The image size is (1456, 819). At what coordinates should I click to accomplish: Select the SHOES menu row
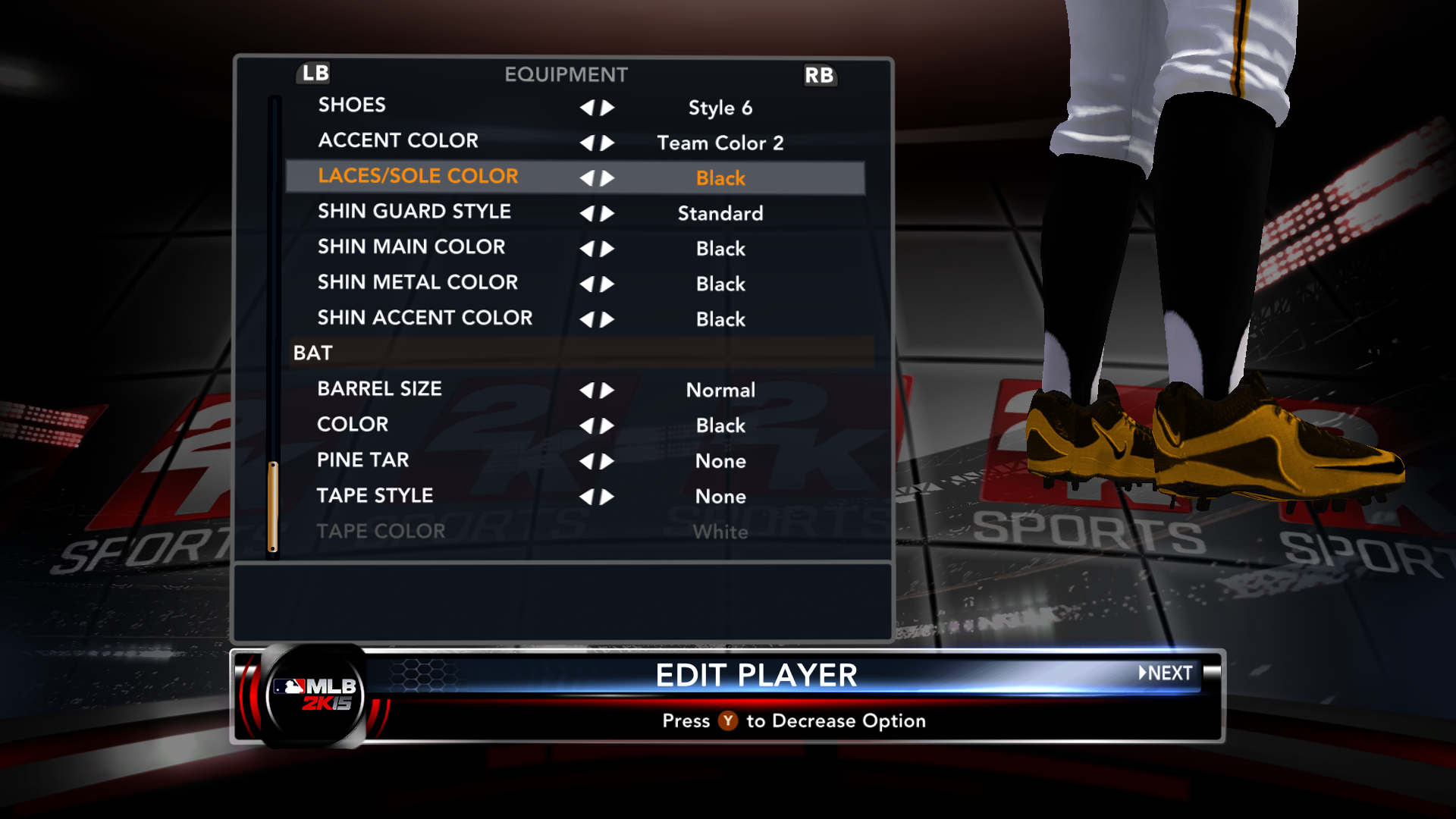tap(352, 105)
